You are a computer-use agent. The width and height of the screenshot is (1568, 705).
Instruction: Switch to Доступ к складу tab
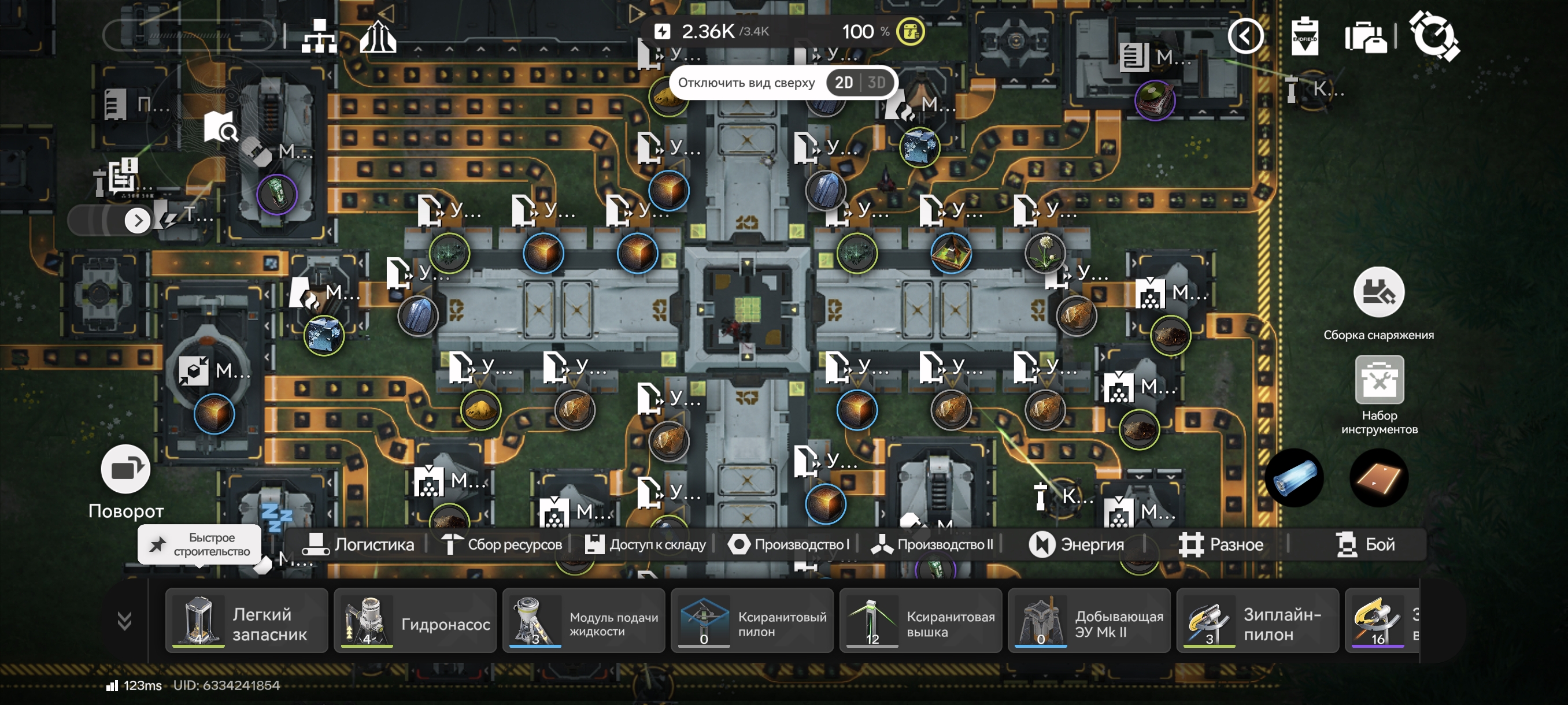(645, 544)
